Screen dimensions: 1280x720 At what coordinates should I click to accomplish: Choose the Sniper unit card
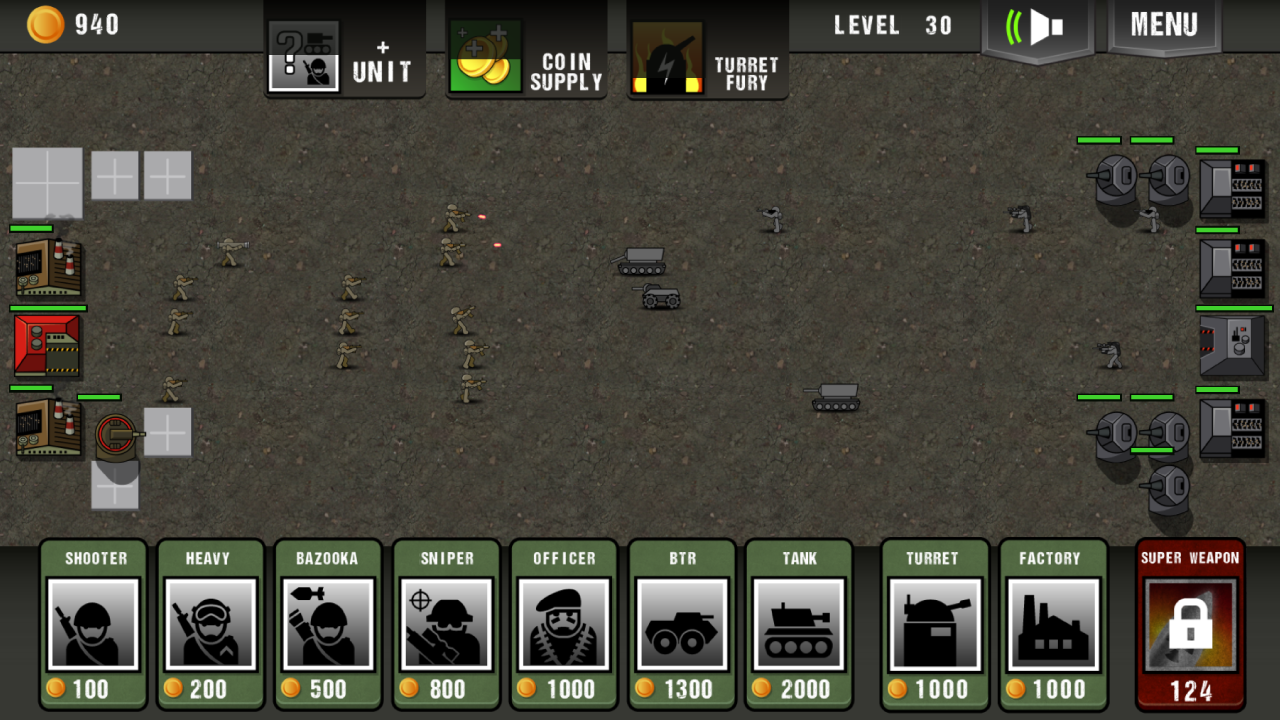click(446, 625)
